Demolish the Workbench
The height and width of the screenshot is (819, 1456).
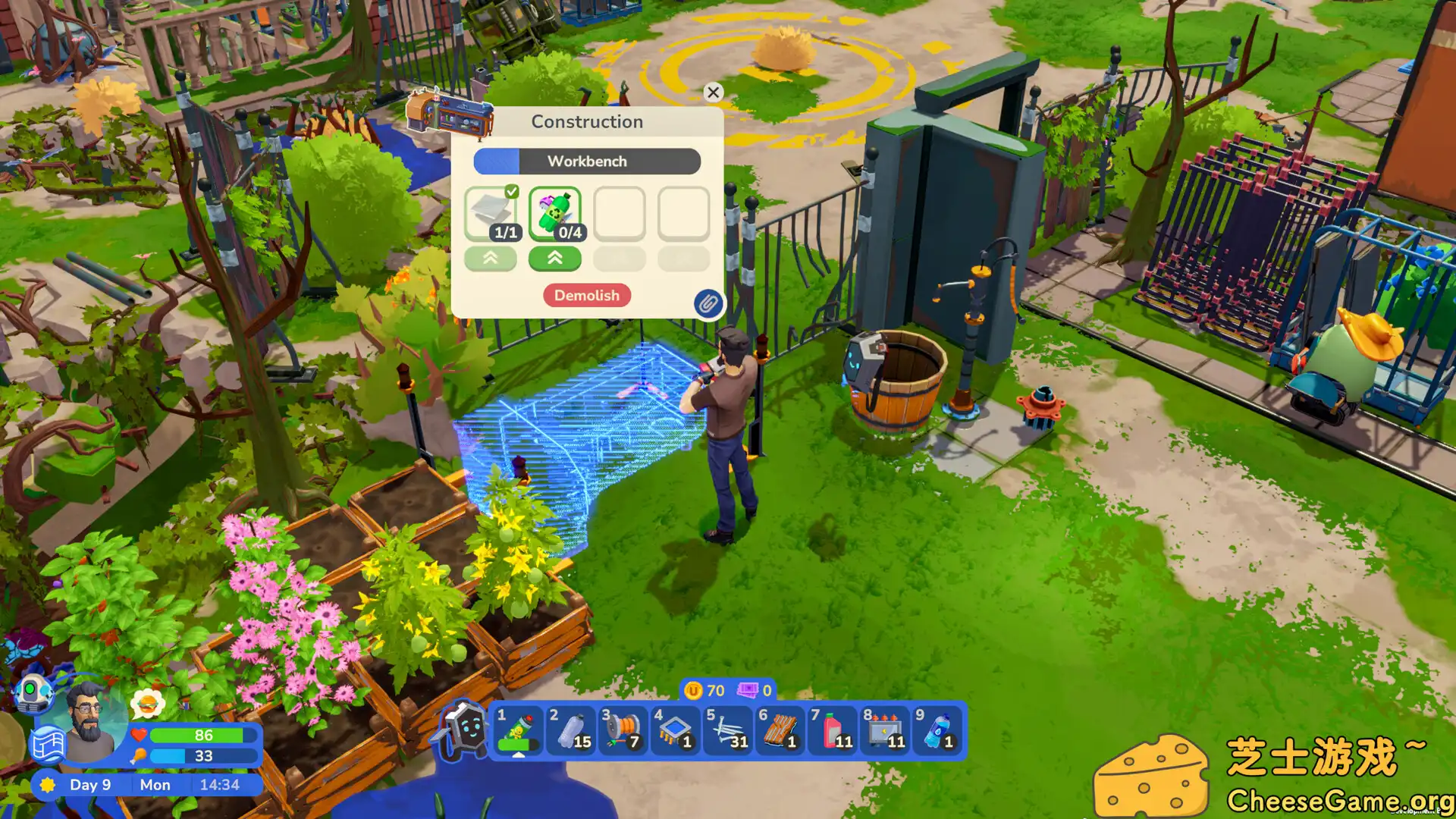coord(586,295)
